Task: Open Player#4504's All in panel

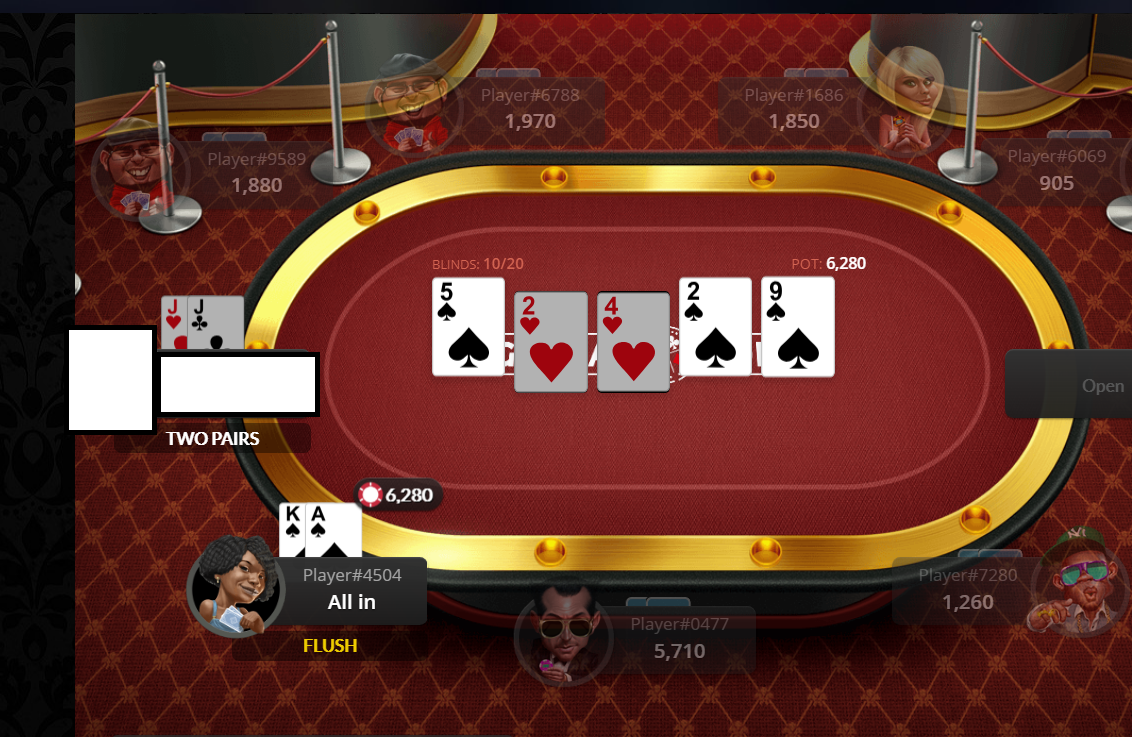Action: 351,590
